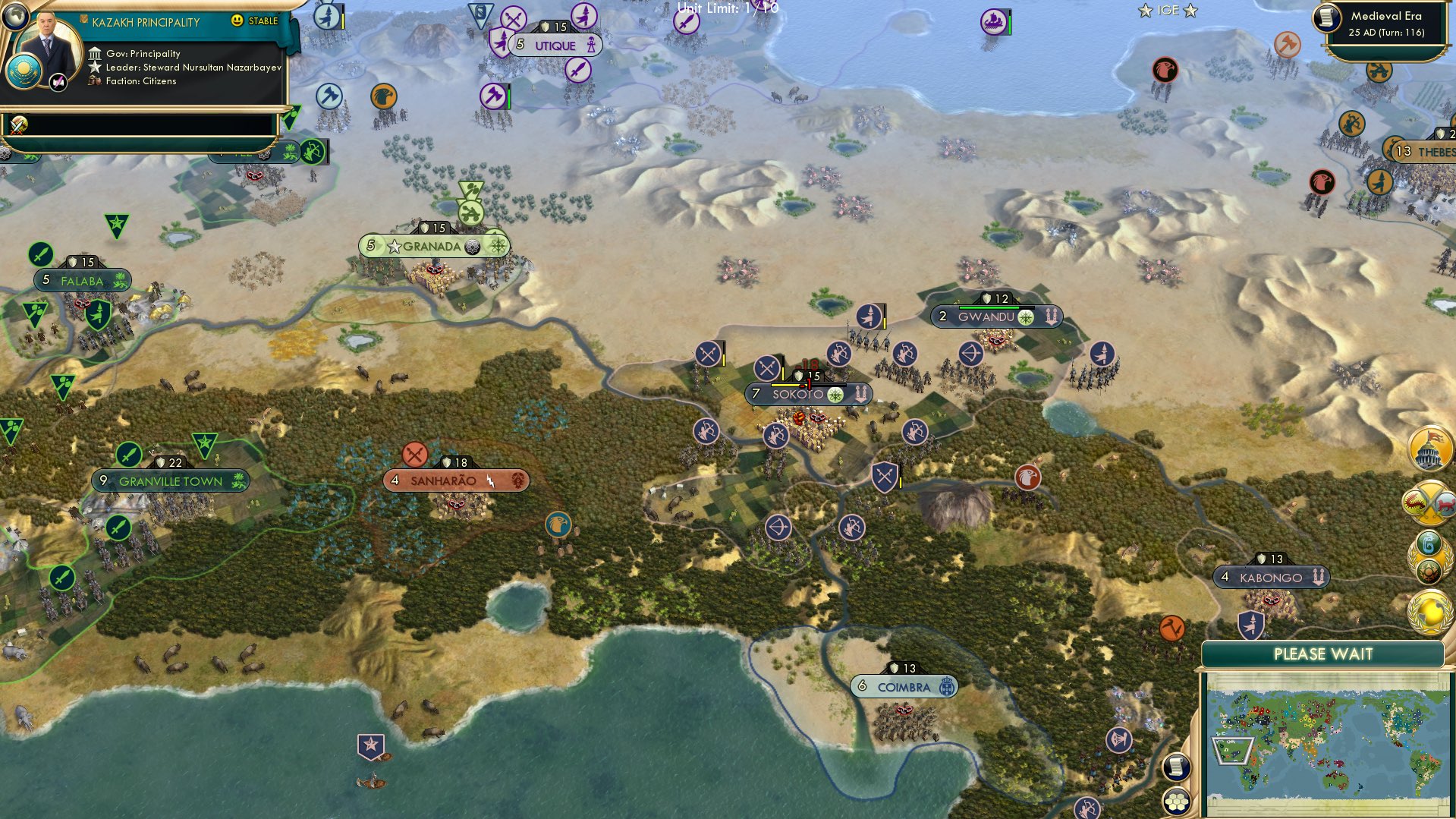1456x819 pixels.
Task: Select the Granville Town city banner
Action: click(171, 480)
